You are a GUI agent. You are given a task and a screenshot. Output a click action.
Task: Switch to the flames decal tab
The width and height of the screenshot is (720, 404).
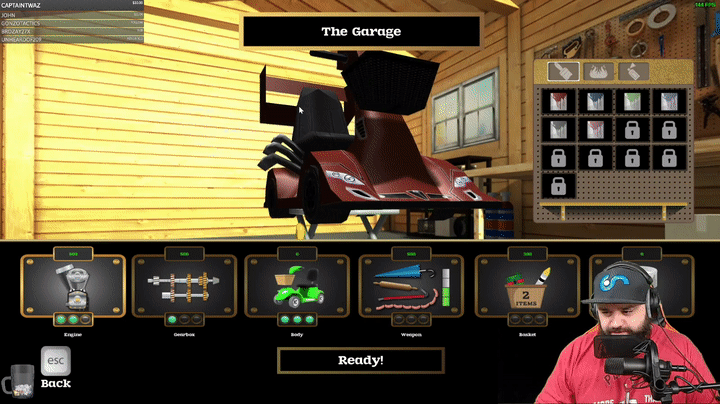pos(598,72)
